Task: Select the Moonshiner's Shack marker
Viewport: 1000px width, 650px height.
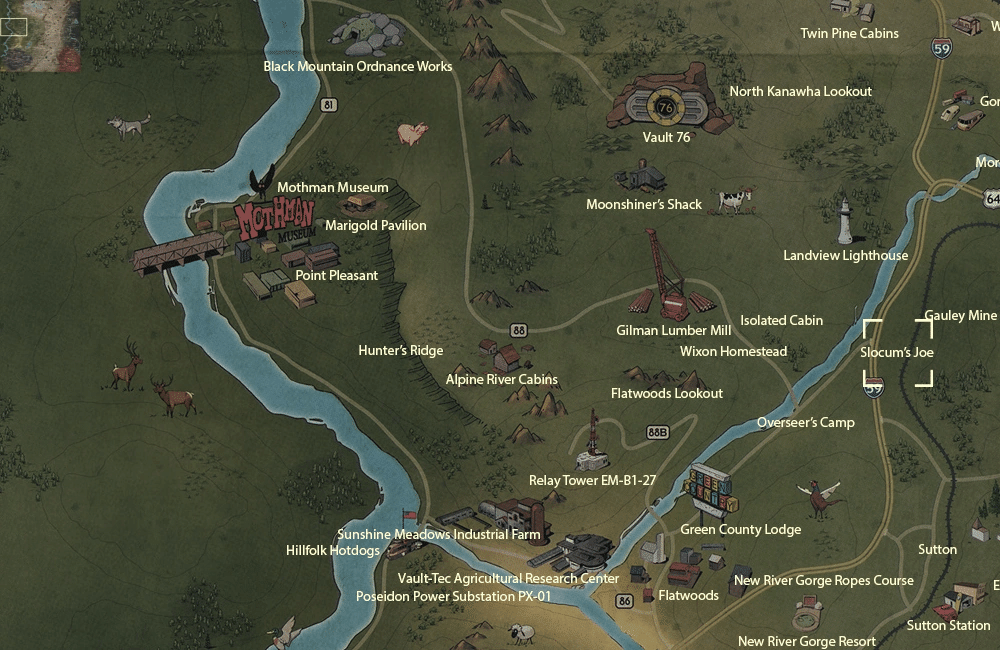Action: click(x=641, y=178)
